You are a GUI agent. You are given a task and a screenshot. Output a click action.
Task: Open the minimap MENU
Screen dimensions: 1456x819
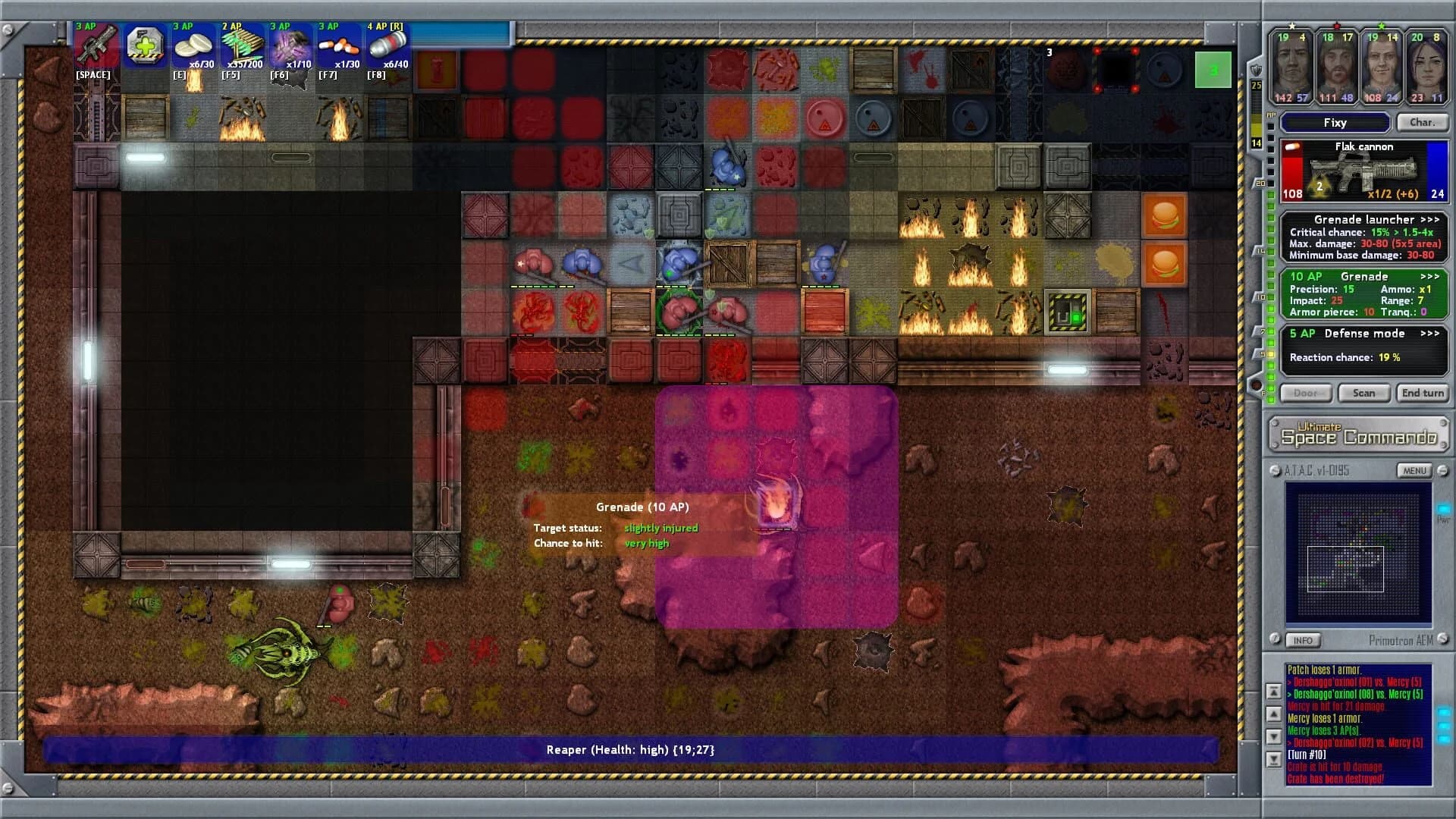1414,469
